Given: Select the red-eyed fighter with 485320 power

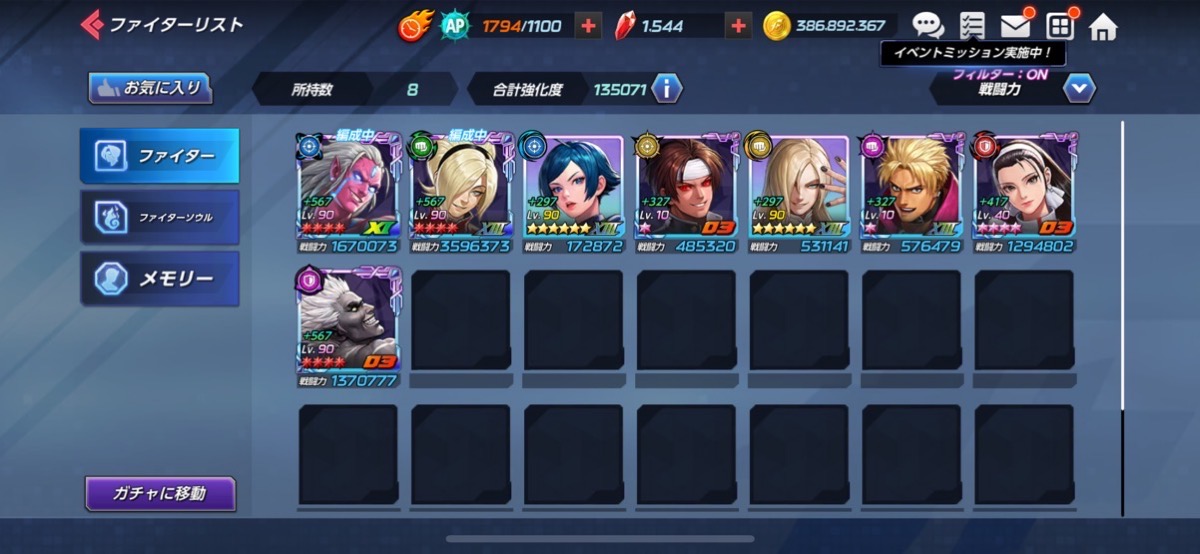Looking at the screenshot, I should 687,192.
